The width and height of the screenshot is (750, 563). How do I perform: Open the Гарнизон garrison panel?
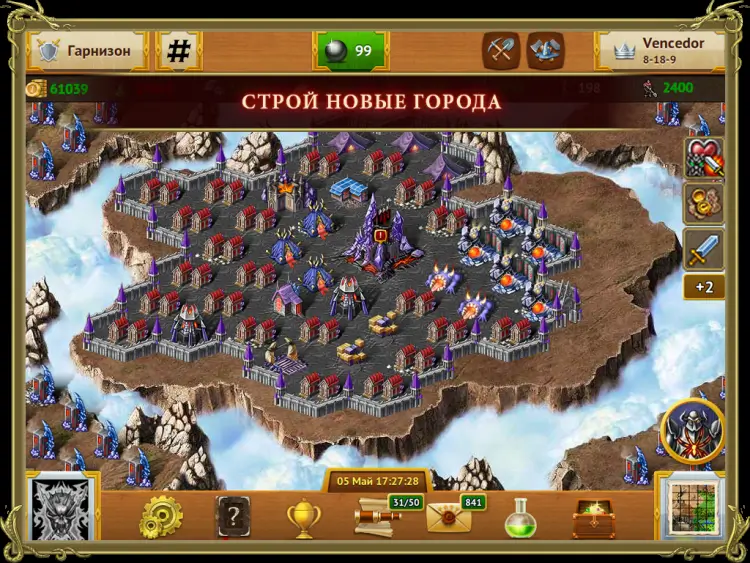click(88, 50)
